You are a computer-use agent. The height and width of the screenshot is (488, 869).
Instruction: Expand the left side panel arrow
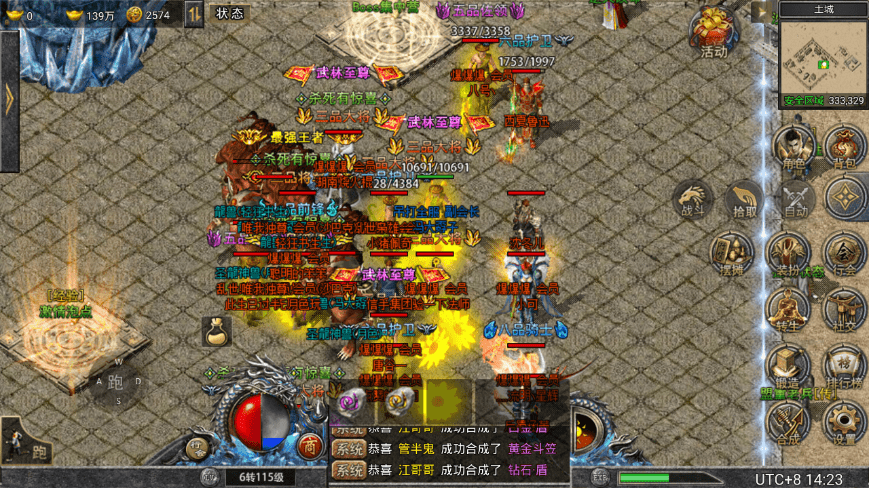(x=9, y=98)
